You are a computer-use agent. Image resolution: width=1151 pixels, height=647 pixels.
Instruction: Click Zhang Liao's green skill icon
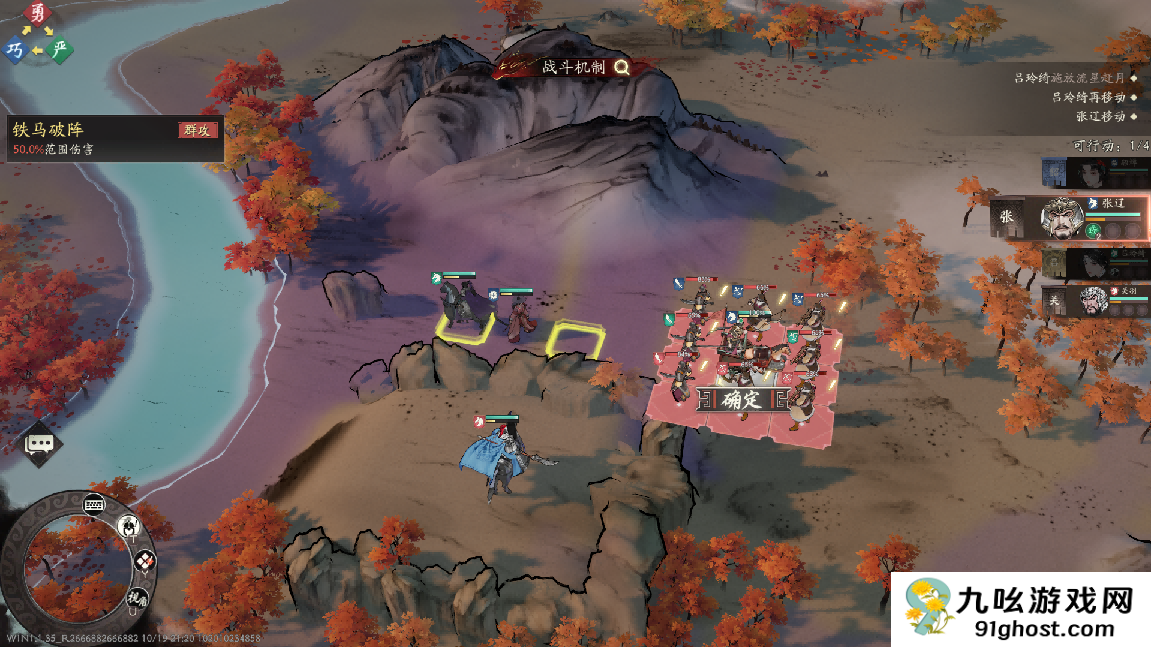pos(1093,230)
